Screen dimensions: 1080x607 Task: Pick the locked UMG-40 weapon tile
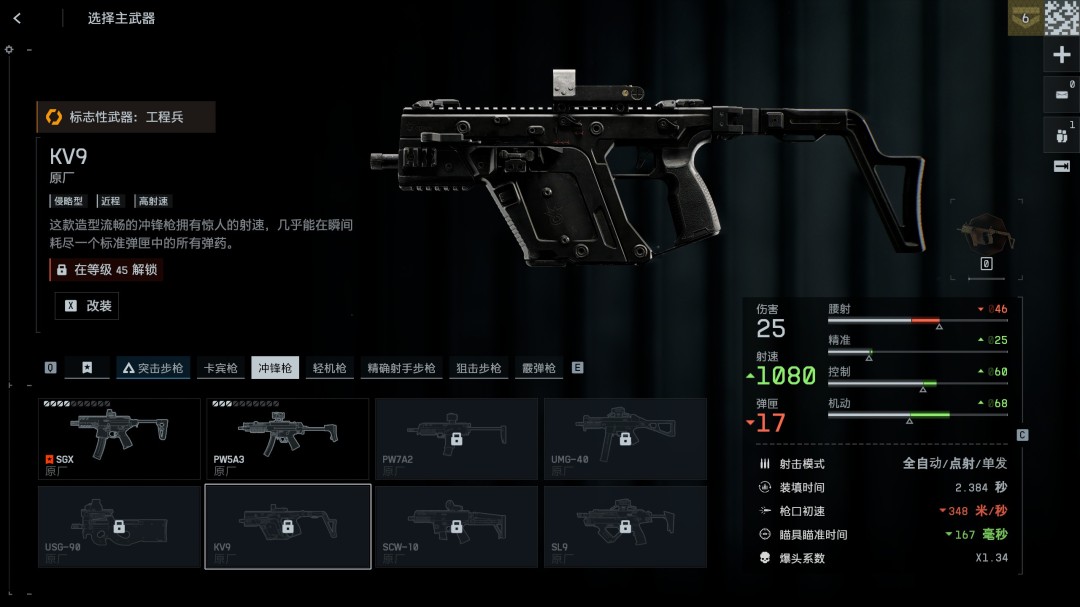point(625,438)
